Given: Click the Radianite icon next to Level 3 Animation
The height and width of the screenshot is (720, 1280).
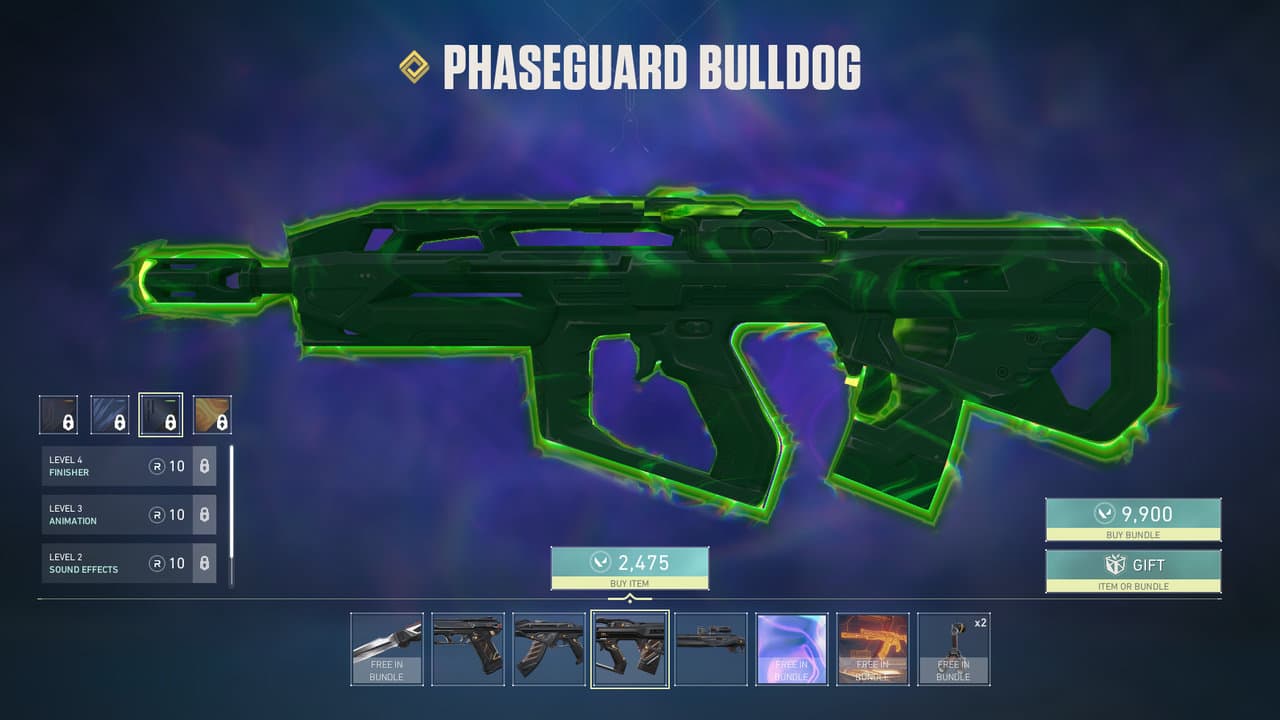Looking at the screenshot, I should (156, 515).
